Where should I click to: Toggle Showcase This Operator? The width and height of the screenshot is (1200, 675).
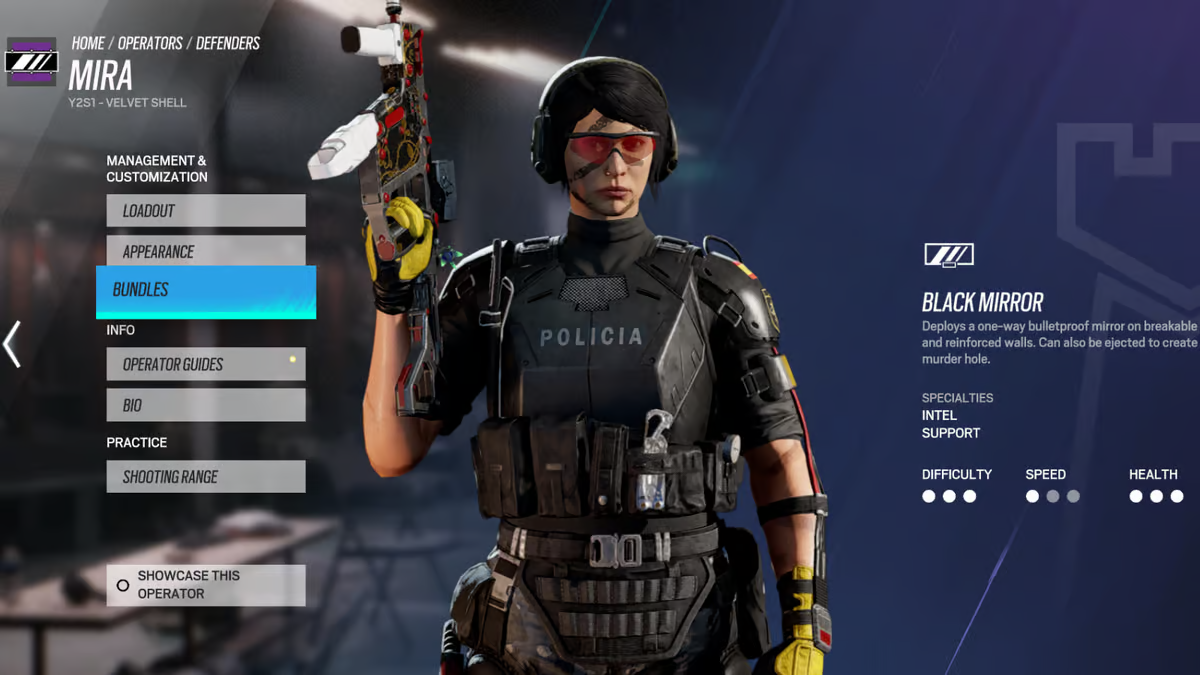(205, 585)
